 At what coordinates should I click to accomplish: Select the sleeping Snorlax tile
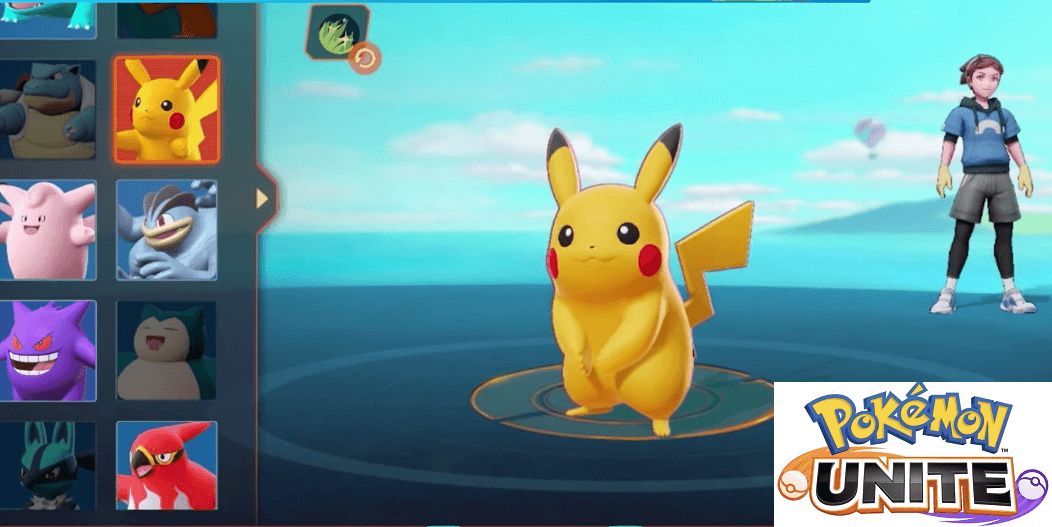pos(166,351)
